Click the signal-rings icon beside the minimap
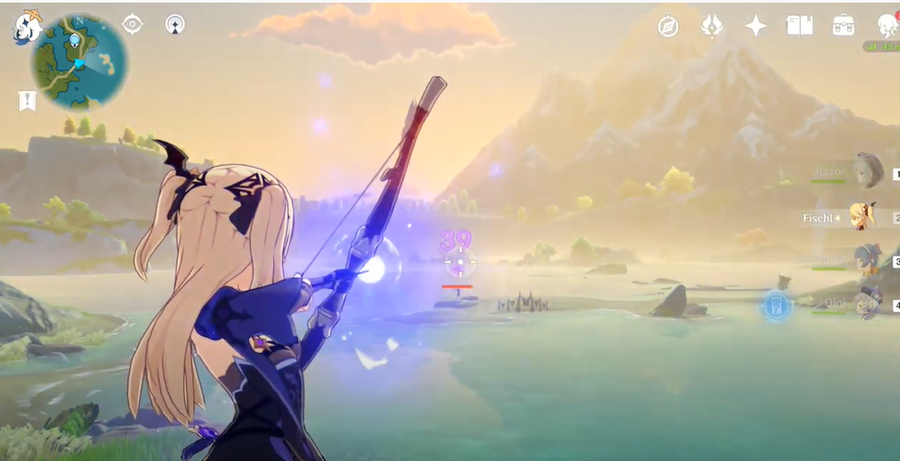Image resolution: width=900 pixels, height=461 pixels. point(175,23)
